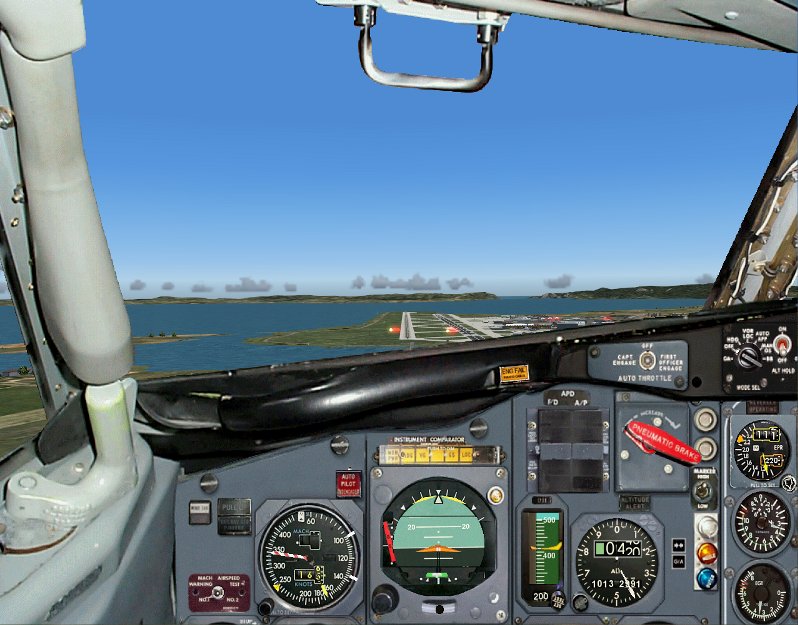The width and height of the screenshot is (798, 625).
Task: Adjust the altimeter pressure setting knob
Action: coord(581,602)
